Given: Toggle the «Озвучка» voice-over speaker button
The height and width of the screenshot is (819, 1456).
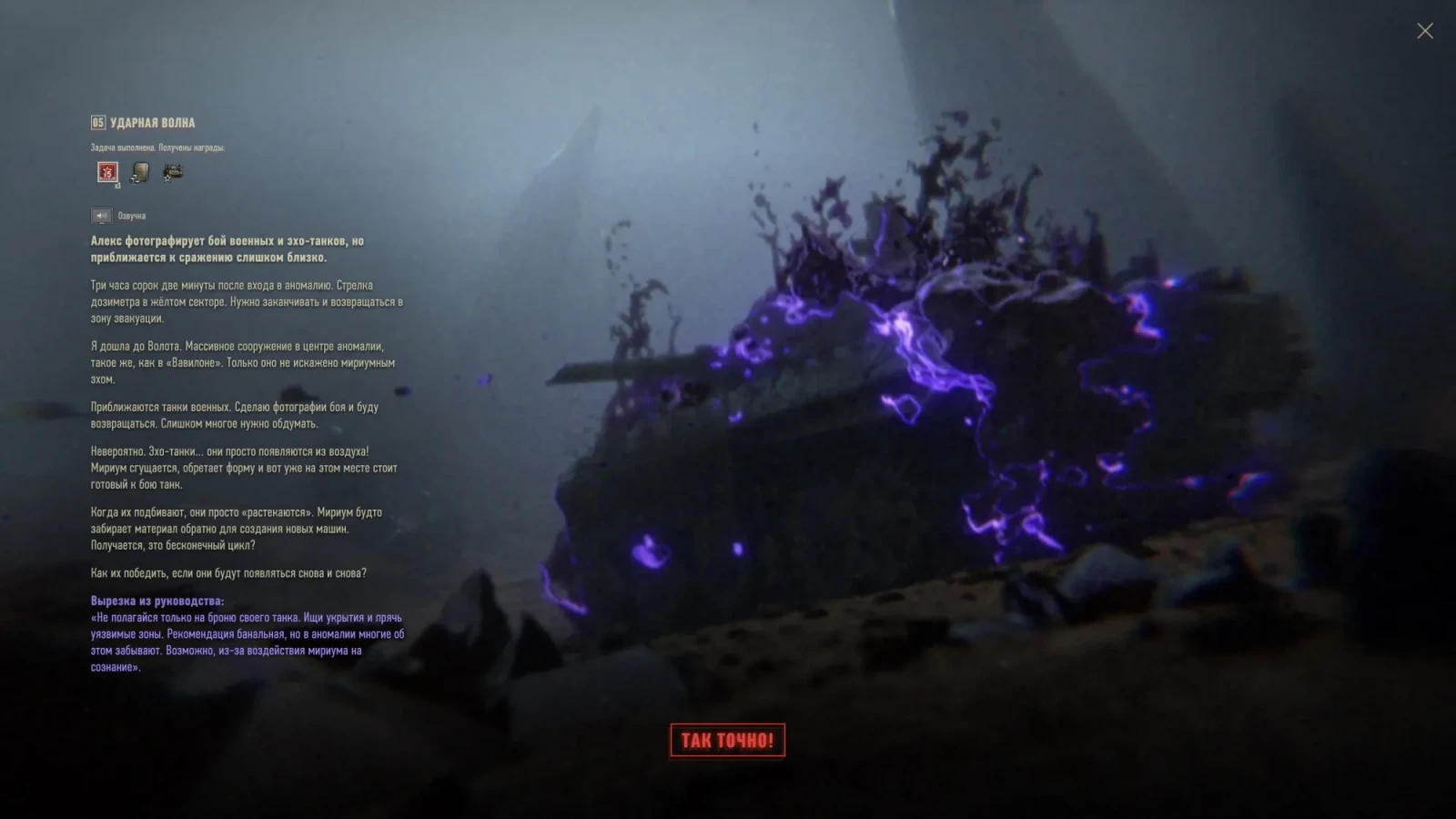Looking at the screenshot, I should coord(100,216).
